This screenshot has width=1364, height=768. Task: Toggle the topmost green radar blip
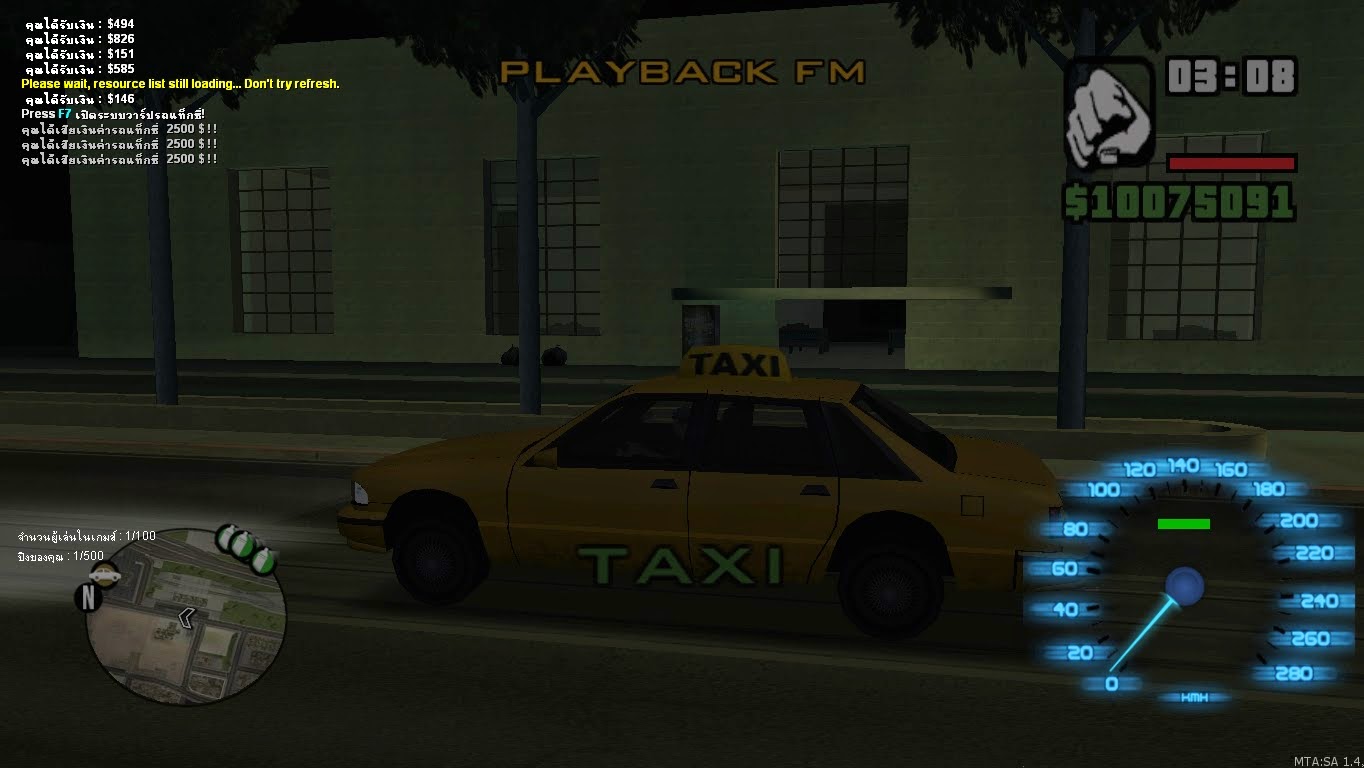click(226, 536)
